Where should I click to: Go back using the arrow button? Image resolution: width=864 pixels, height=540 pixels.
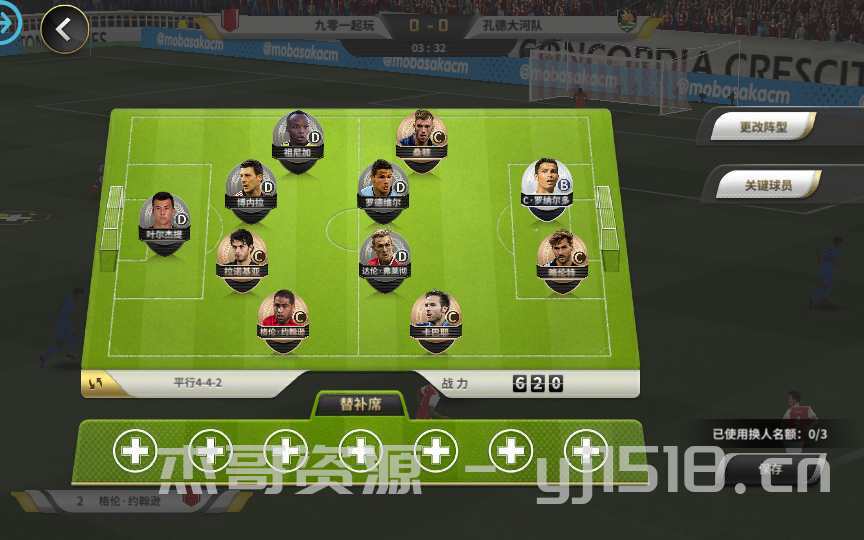64,29
